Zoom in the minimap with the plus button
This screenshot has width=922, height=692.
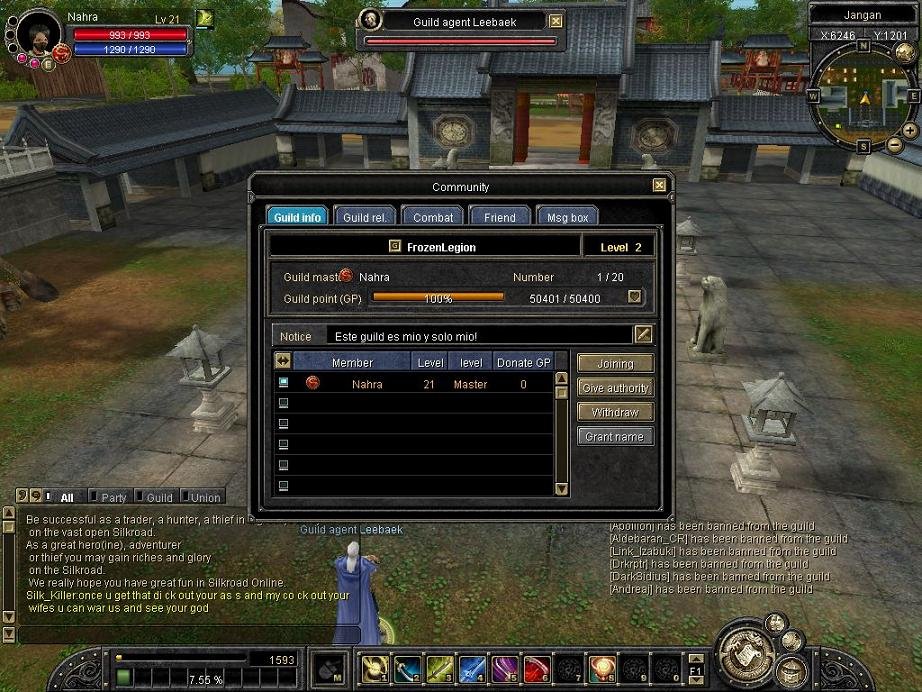910,131
